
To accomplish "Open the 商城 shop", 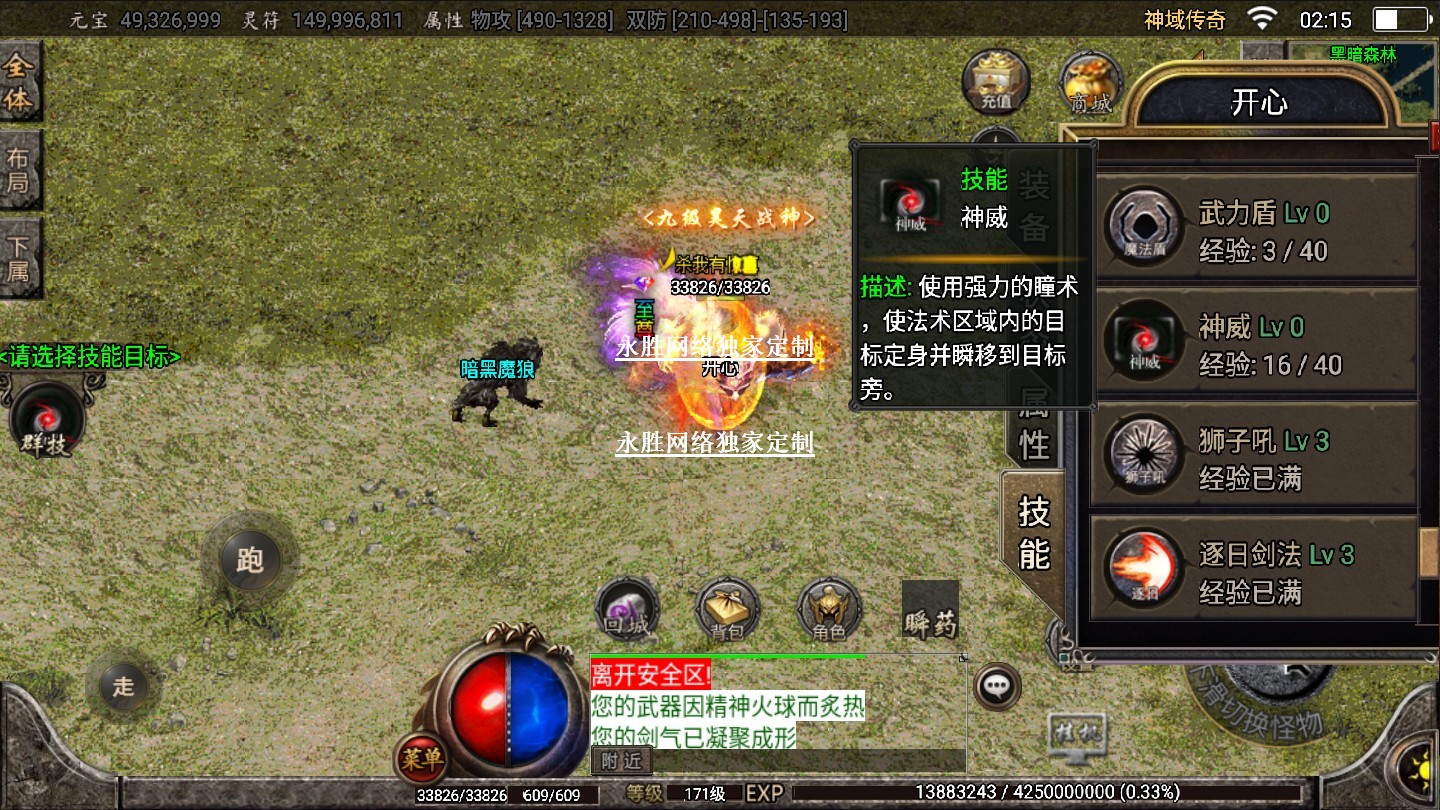I will pyautogui.click(x=1090, y=82).
